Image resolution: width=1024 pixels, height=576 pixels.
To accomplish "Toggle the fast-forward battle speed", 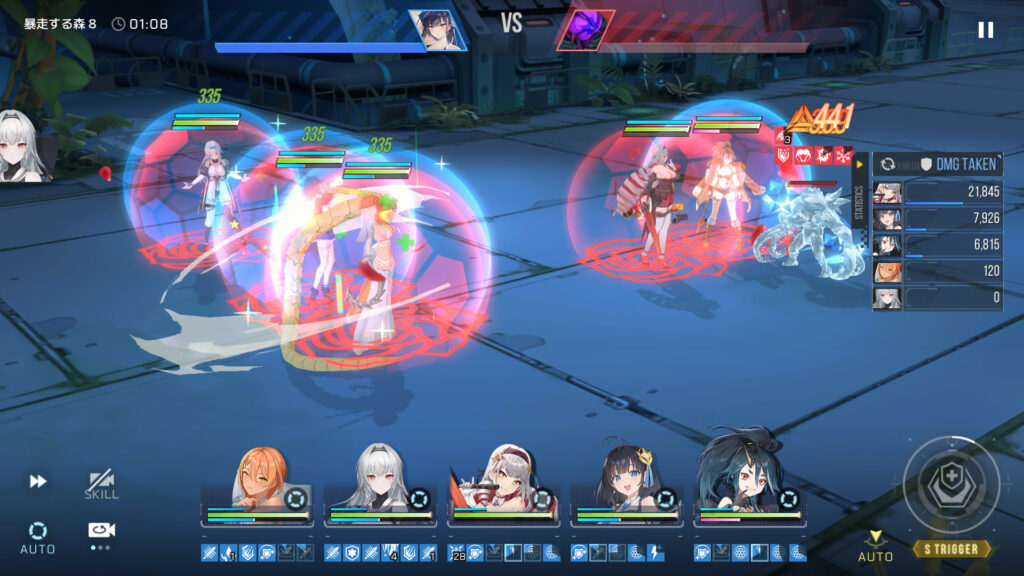I will tap(38, 482).
